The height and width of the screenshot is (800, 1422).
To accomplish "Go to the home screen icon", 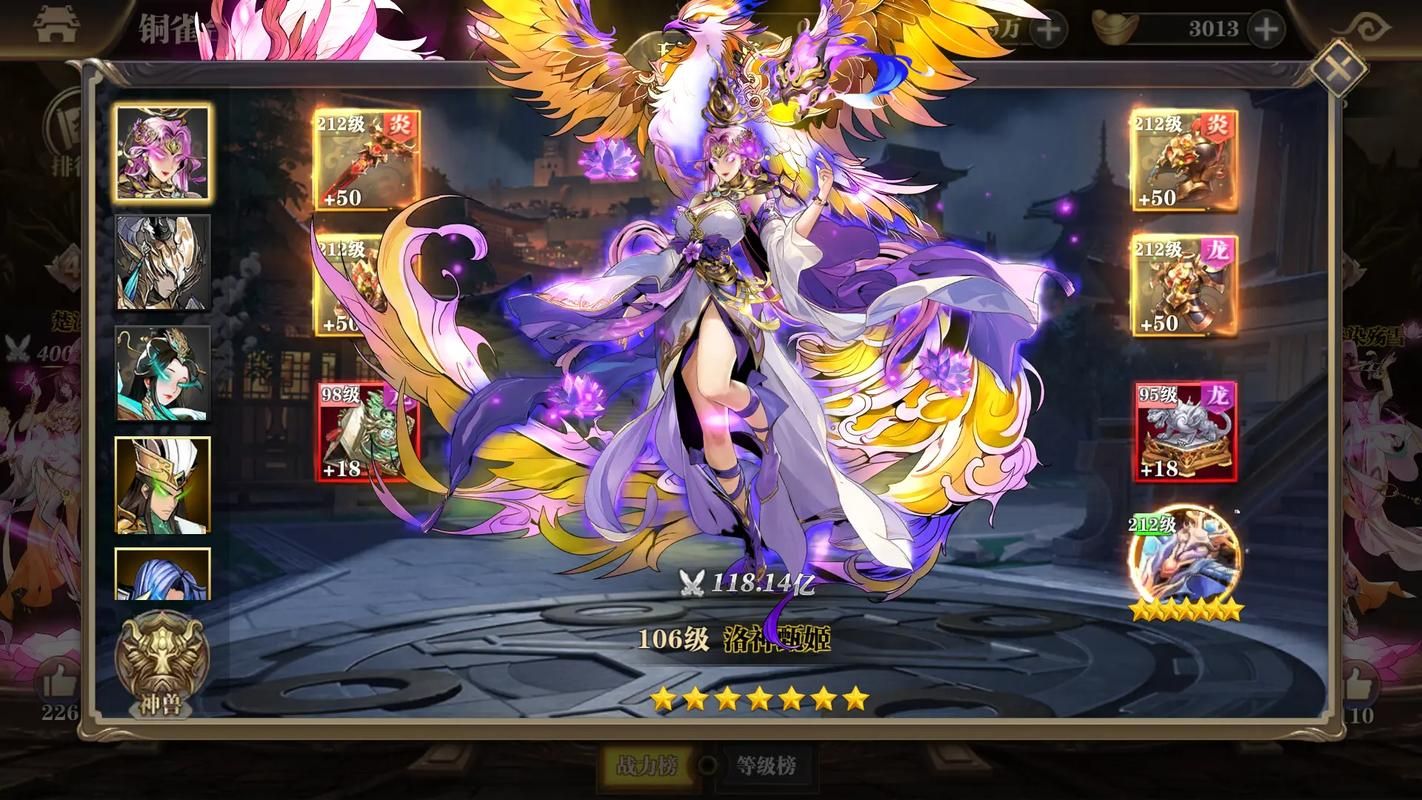I will click(55, 27).
